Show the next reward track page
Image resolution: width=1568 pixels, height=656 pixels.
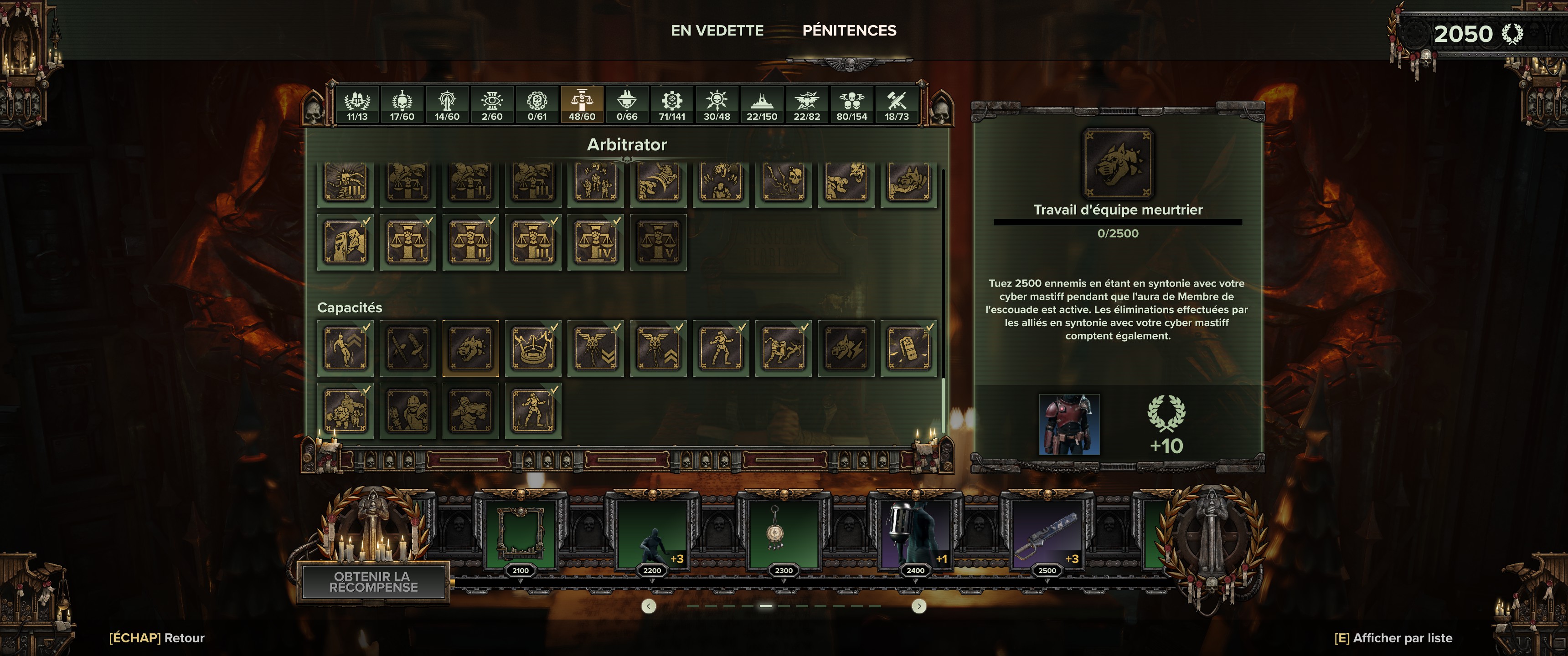[918, 606]
